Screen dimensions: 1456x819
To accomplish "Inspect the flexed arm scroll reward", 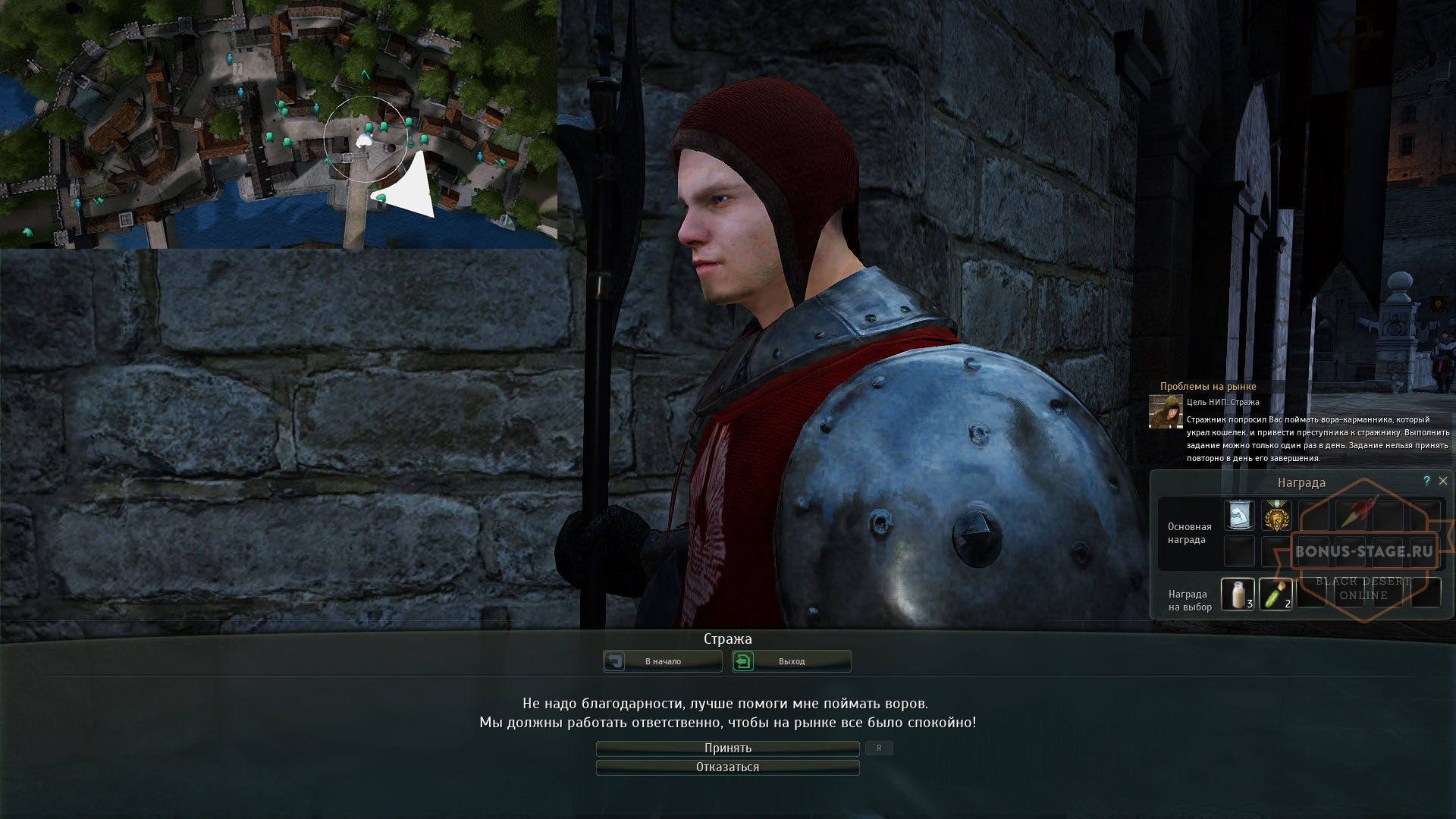I will [1239, 515].
